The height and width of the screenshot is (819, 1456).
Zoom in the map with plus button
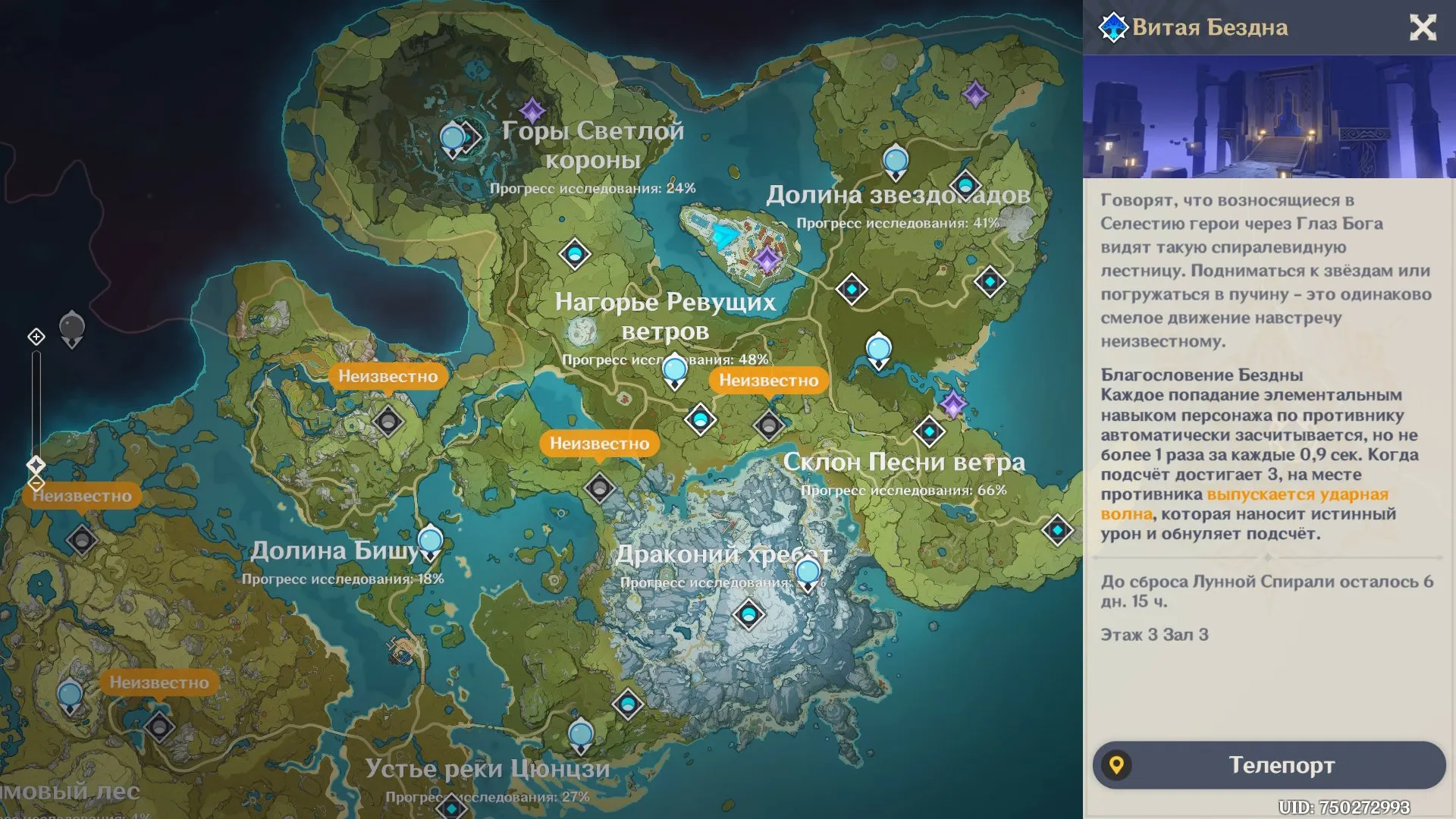(x=36, y=337)
